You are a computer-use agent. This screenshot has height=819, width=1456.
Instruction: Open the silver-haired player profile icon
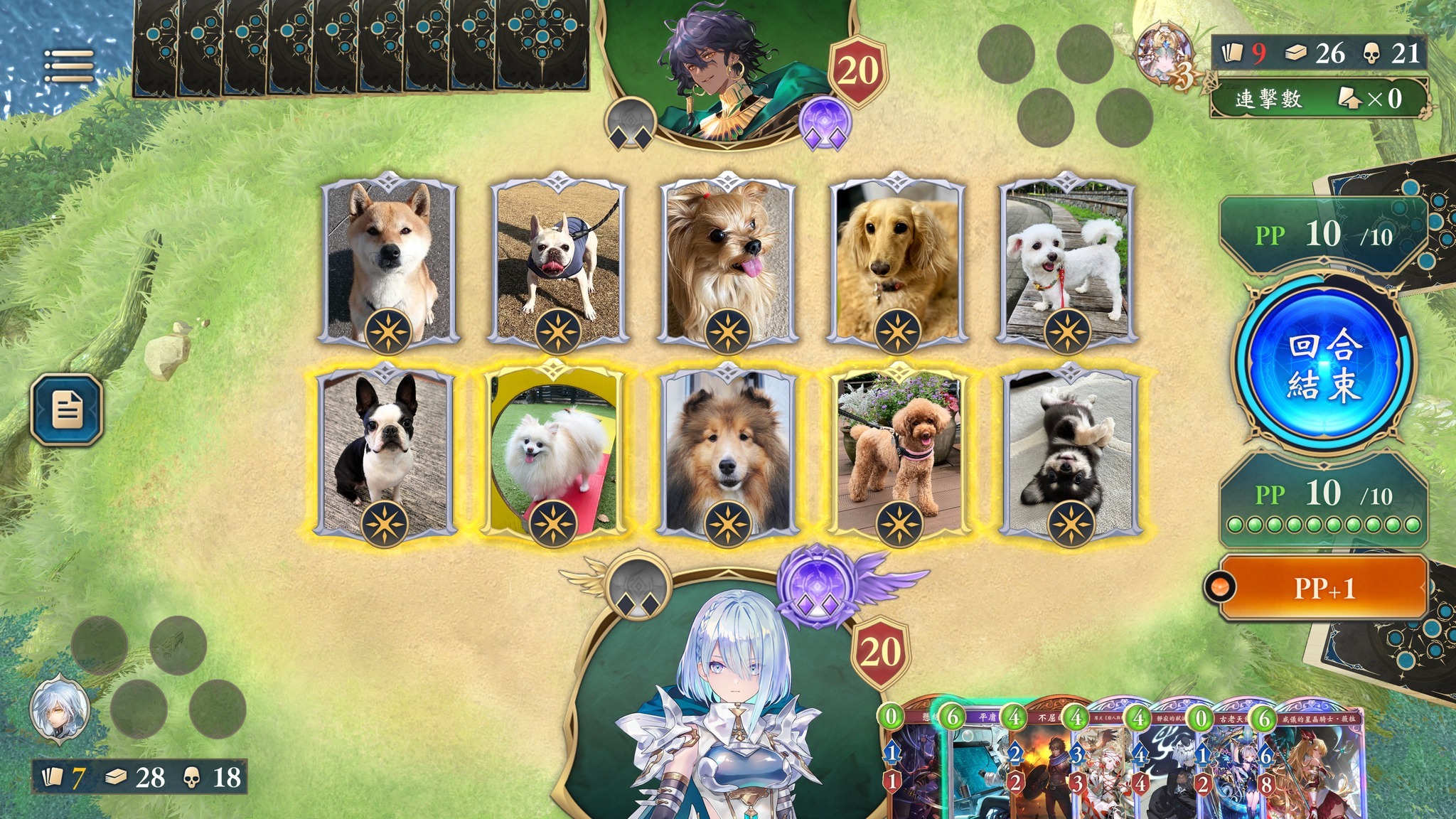point(60,709)
